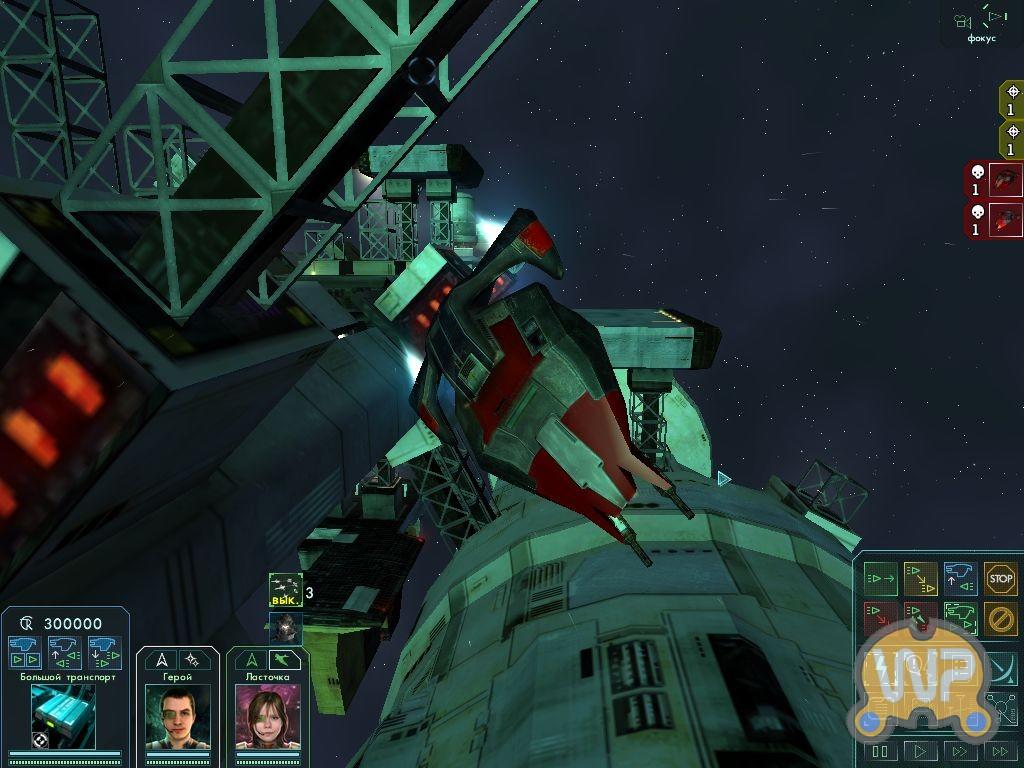Pause the game with the pause button
The height and width of the screenshot is (768, 1024).
tap(880, 751)
